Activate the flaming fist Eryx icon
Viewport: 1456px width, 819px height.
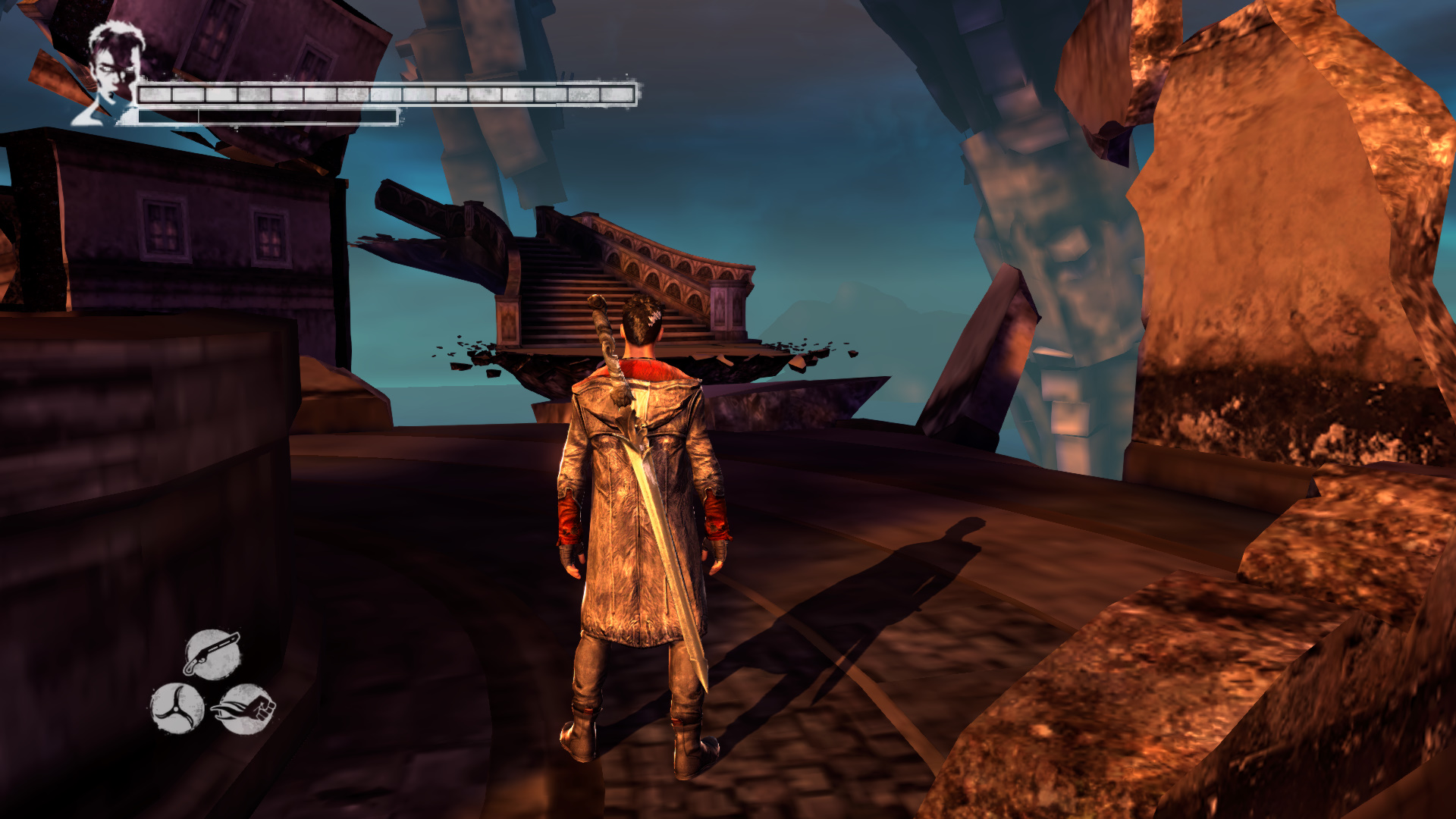point(245,709)
